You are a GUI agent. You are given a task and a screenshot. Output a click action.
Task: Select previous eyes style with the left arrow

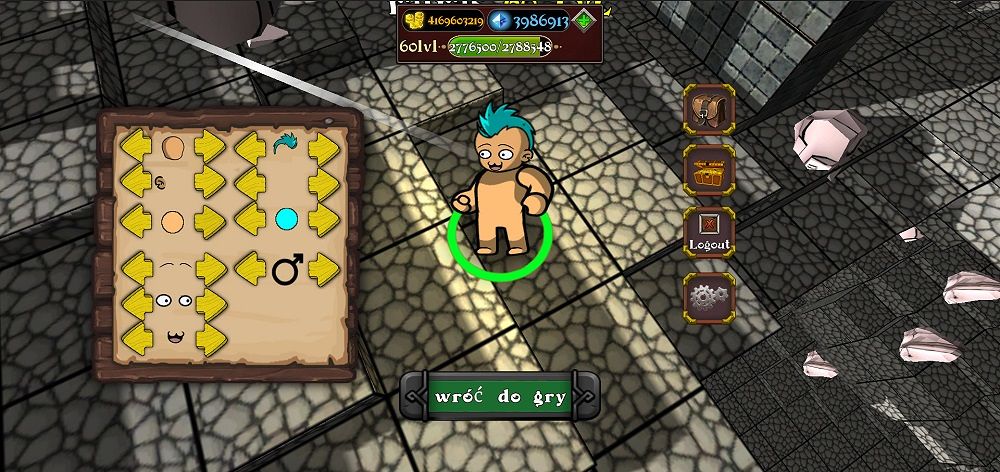(x=135, y=300)
